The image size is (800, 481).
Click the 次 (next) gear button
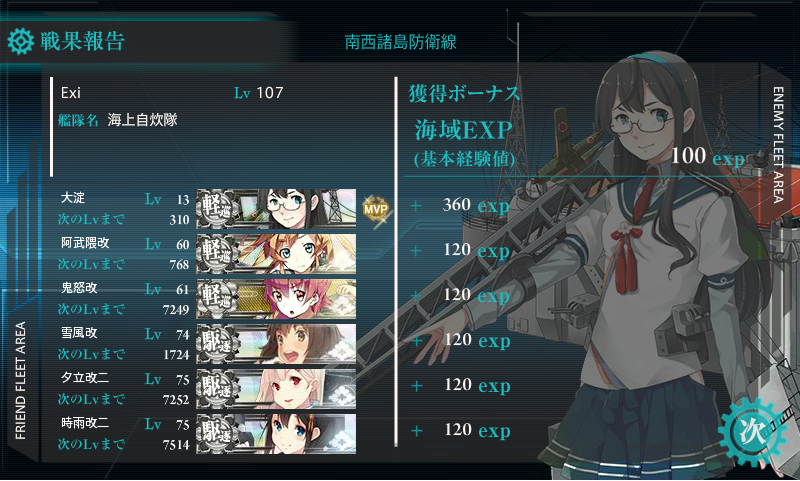pyautogui.click(x=752, y=430)
